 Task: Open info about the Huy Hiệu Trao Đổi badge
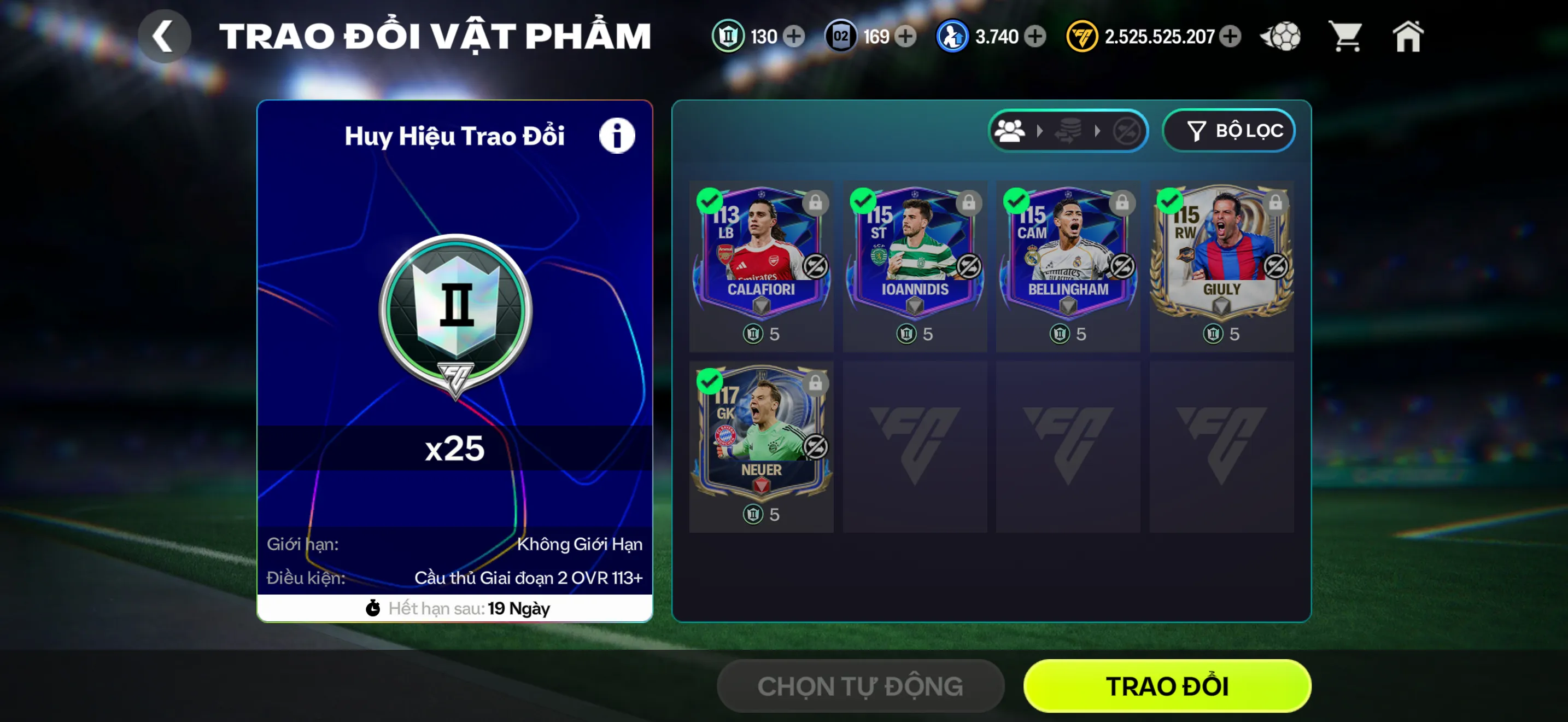pos(617,135)
